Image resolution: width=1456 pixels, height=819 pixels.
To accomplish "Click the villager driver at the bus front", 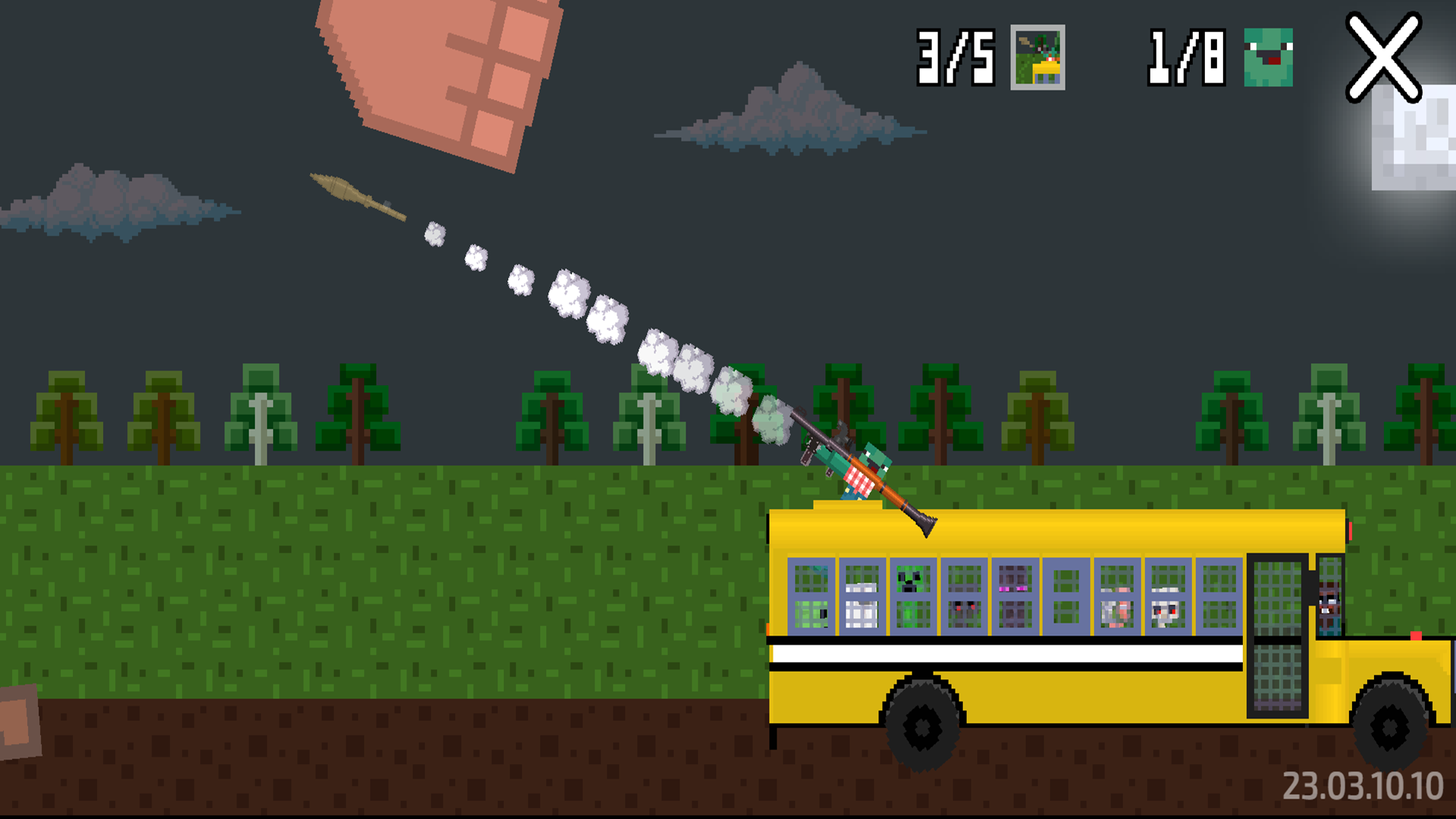I will 1331,607.
